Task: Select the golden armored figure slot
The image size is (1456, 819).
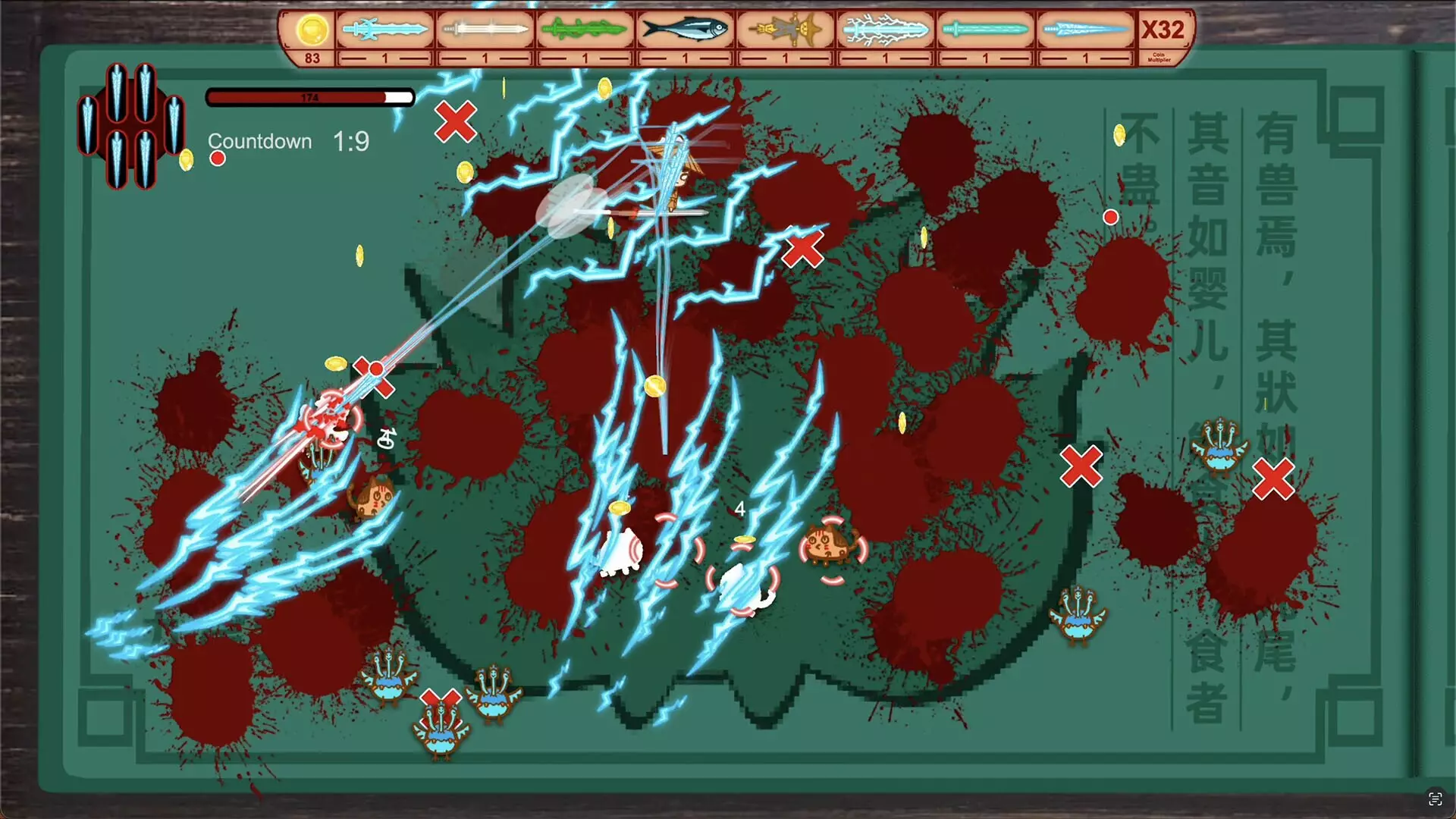Action: pos(786,29)
